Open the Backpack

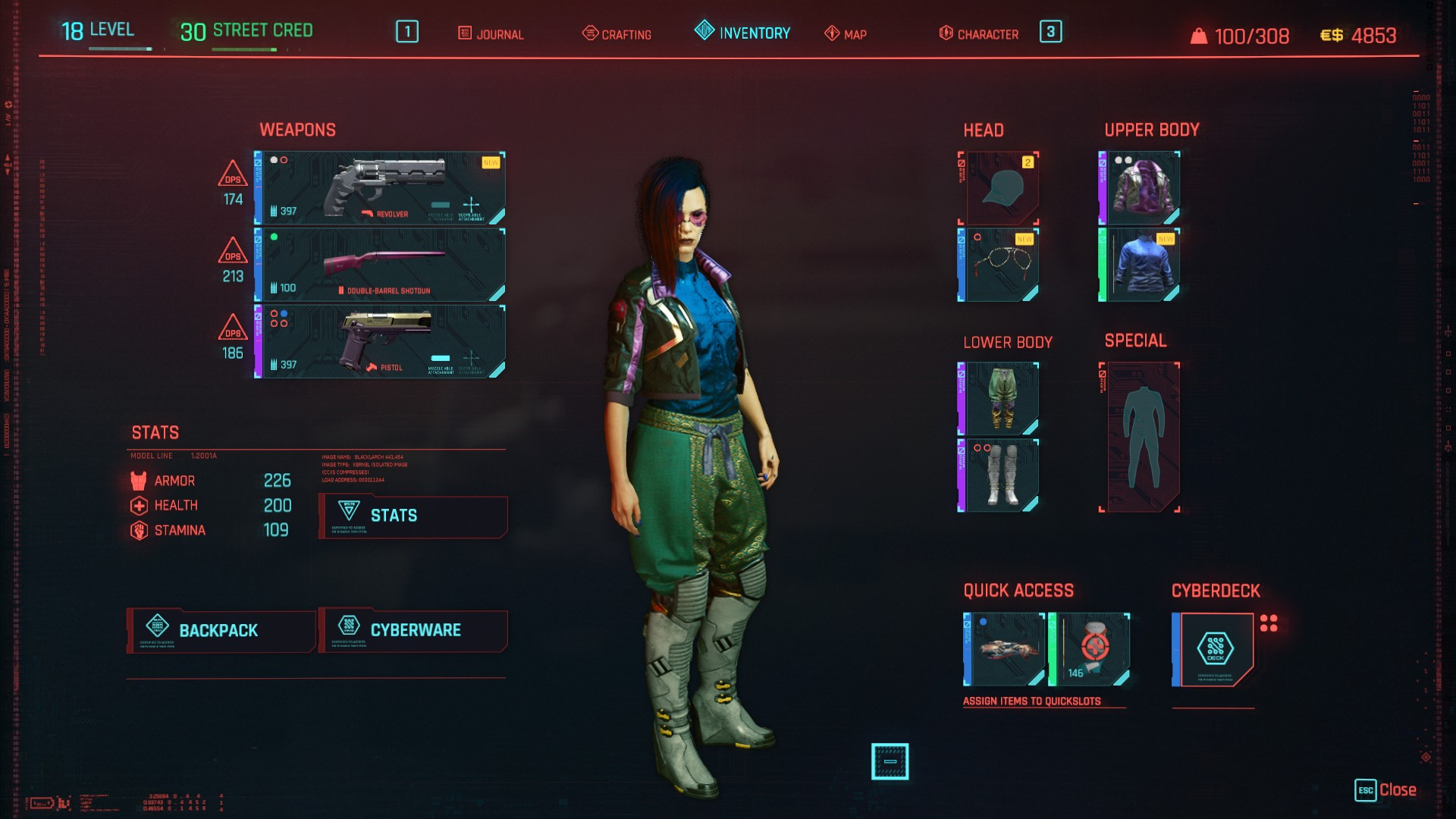point(221,630)
